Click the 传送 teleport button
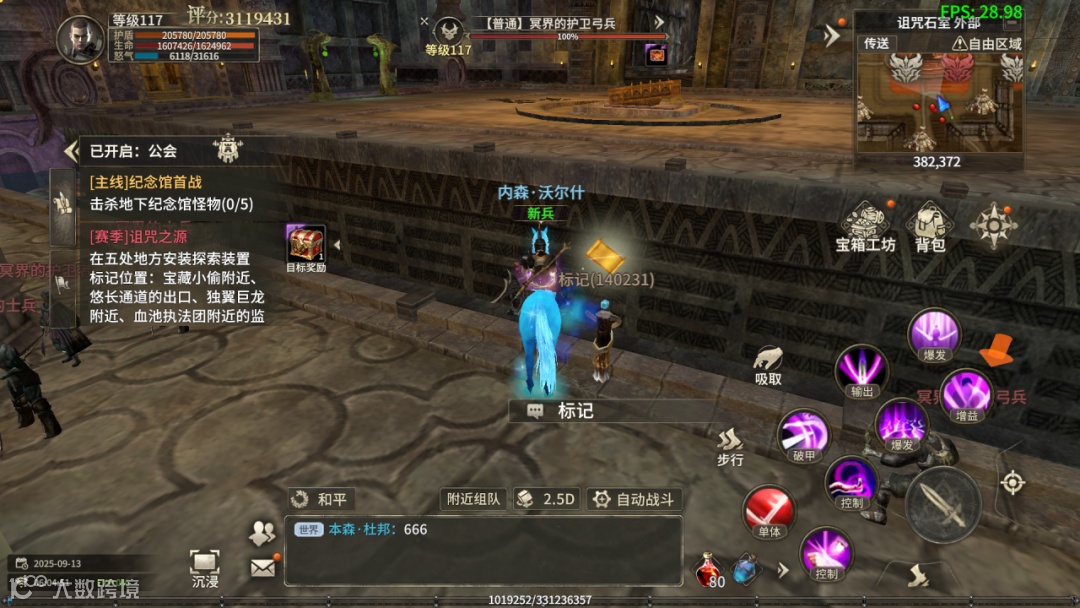This screenshot has height=608, width=1080. click(x=877, y=44)
